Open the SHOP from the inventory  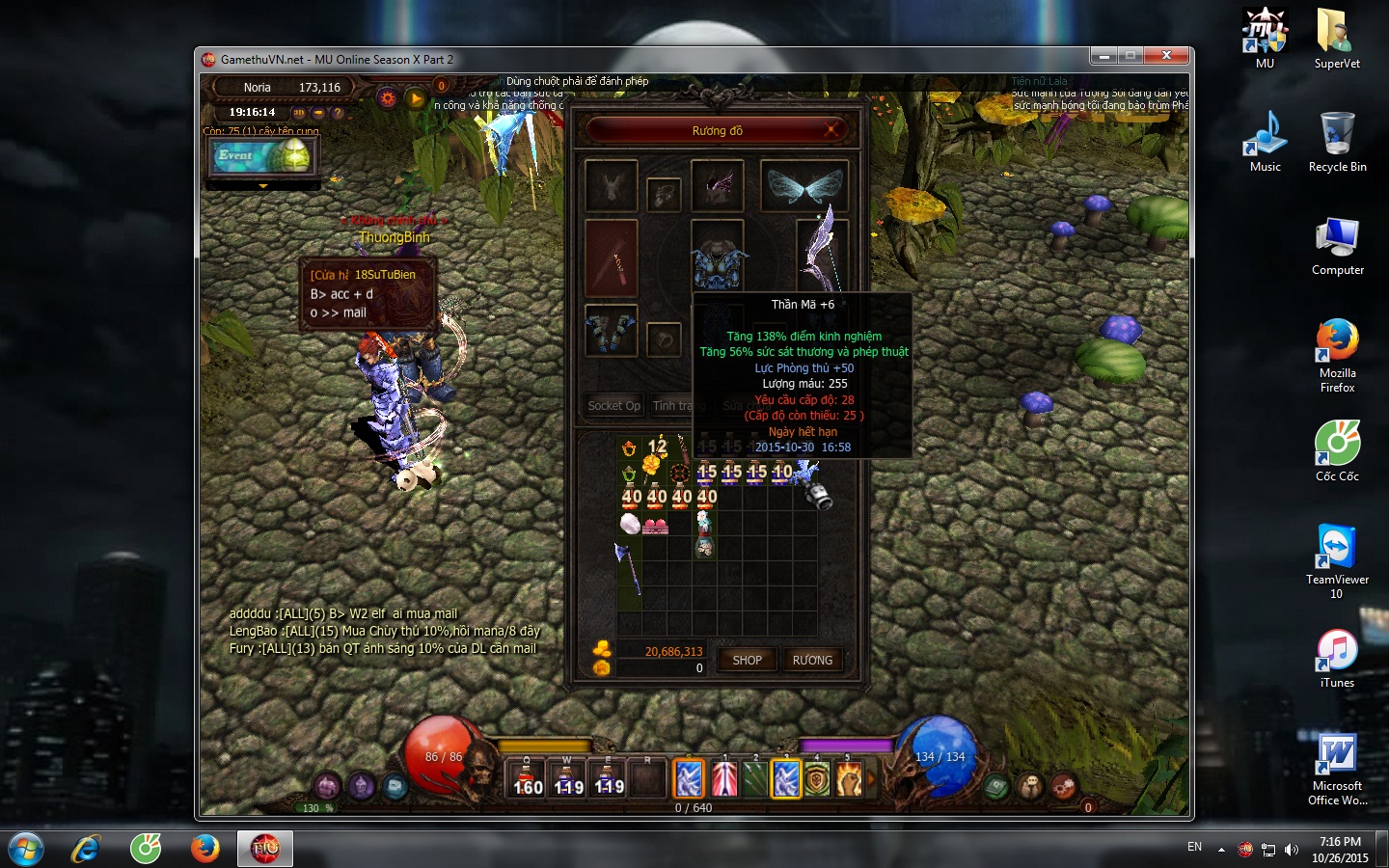pos(747,661)
